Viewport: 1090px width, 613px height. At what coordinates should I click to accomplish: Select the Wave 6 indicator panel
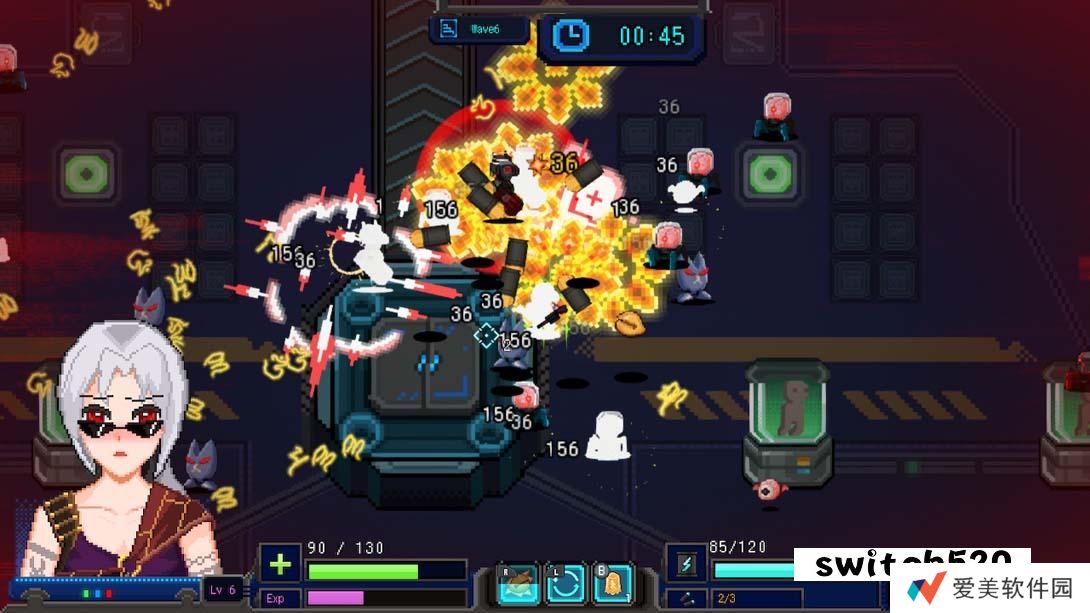[x=479, y=29]
